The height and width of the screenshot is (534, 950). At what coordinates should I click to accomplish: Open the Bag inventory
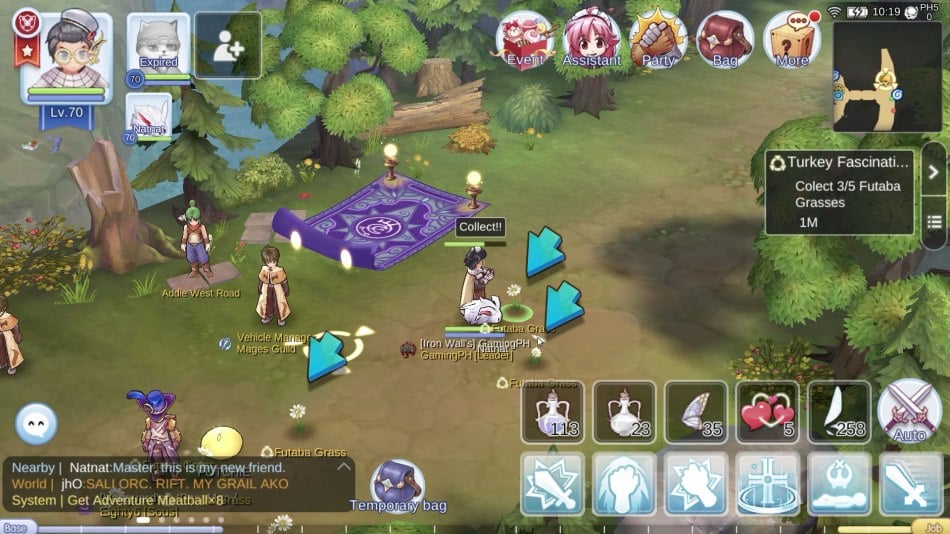[x=725, y=40]
